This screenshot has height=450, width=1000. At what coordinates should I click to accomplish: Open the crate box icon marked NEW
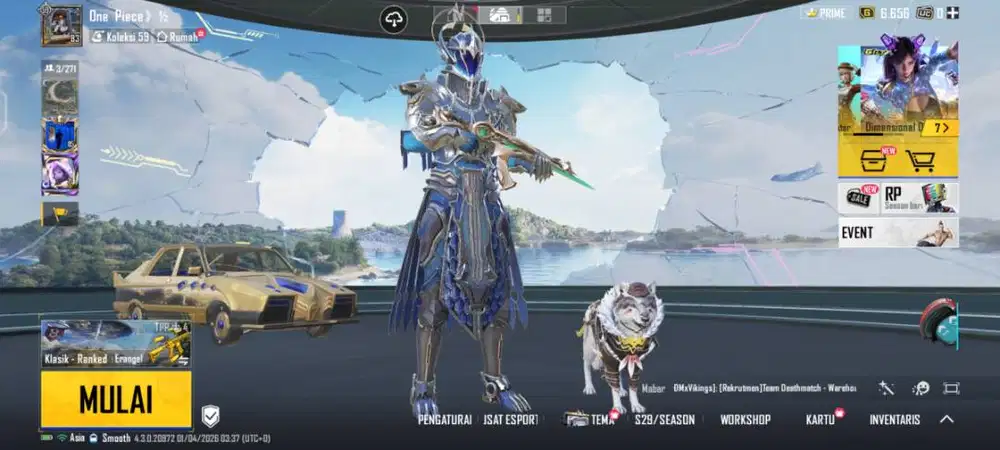tap(873, 161)
